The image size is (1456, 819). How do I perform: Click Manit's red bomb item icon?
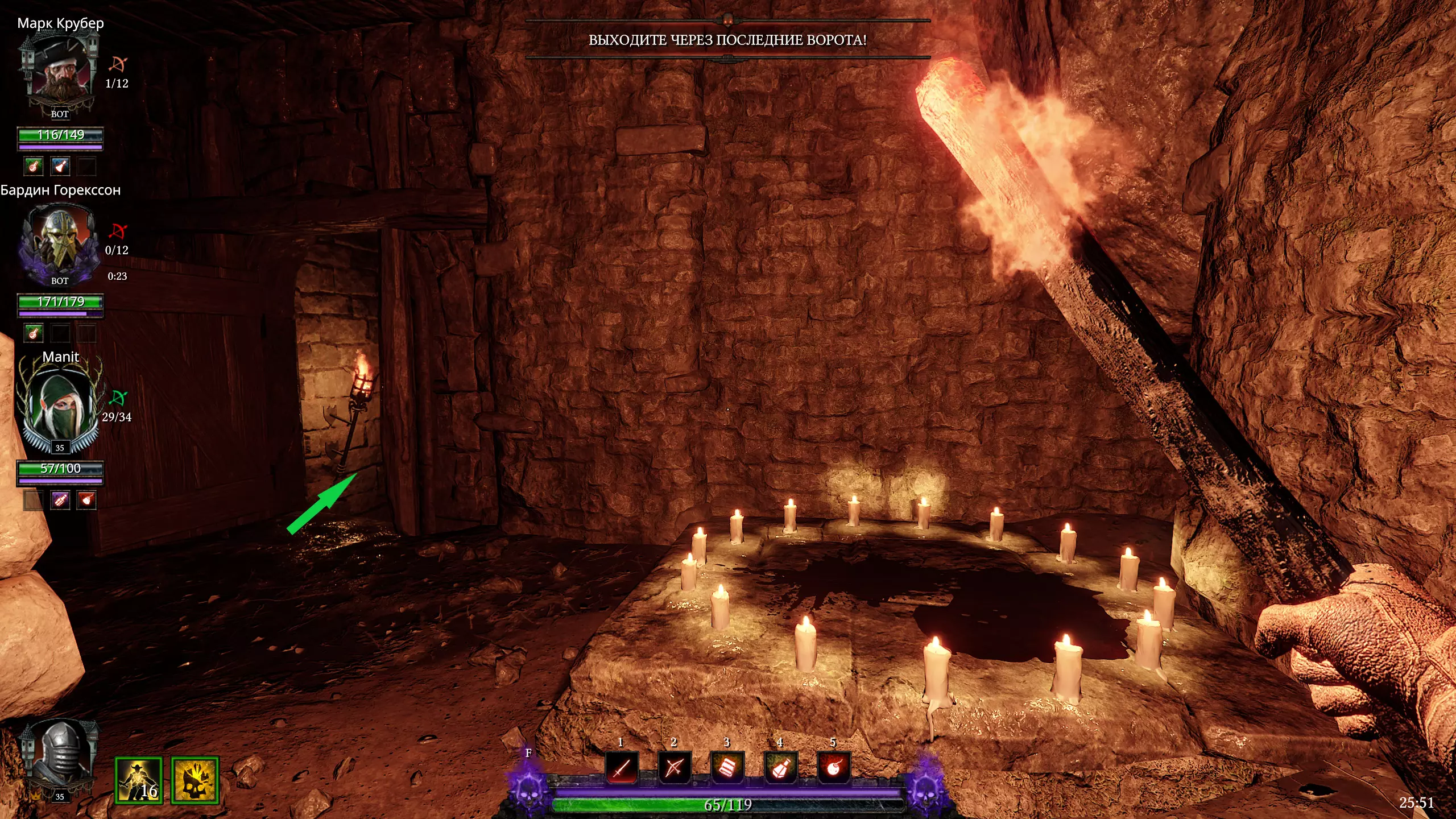(x=86, y=500)
